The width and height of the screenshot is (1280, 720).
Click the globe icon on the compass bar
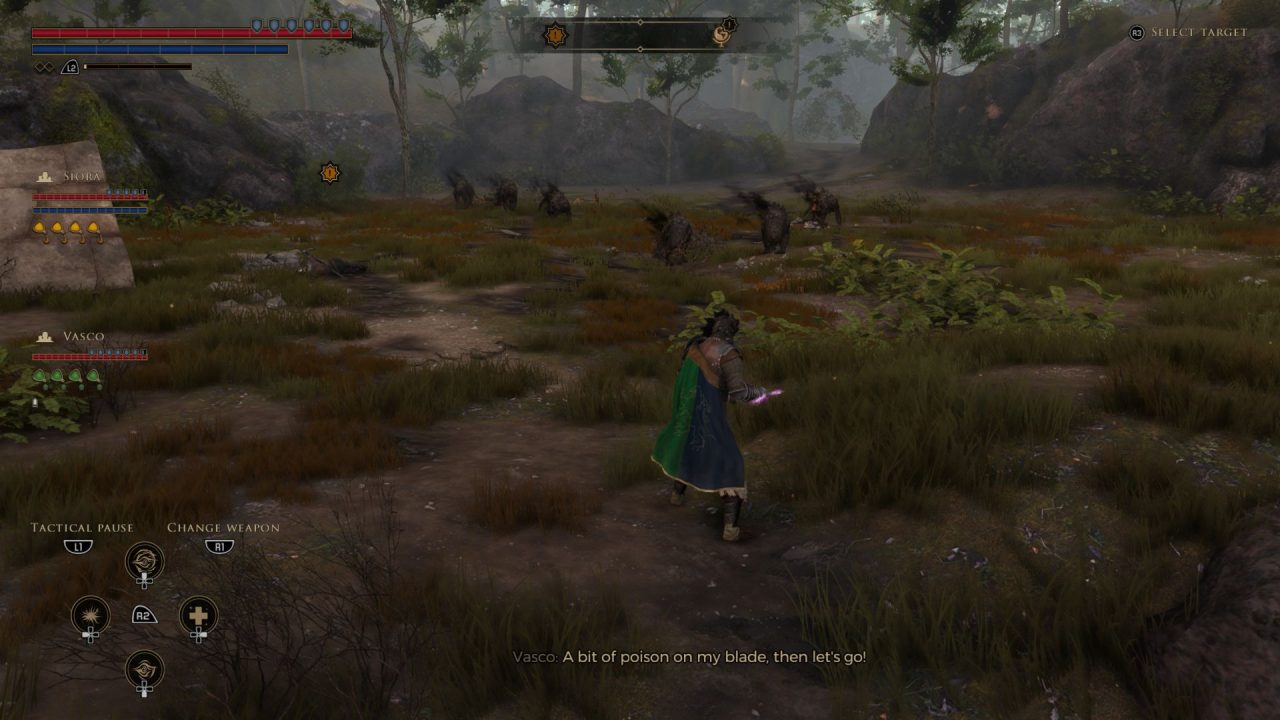click(722, 36)
